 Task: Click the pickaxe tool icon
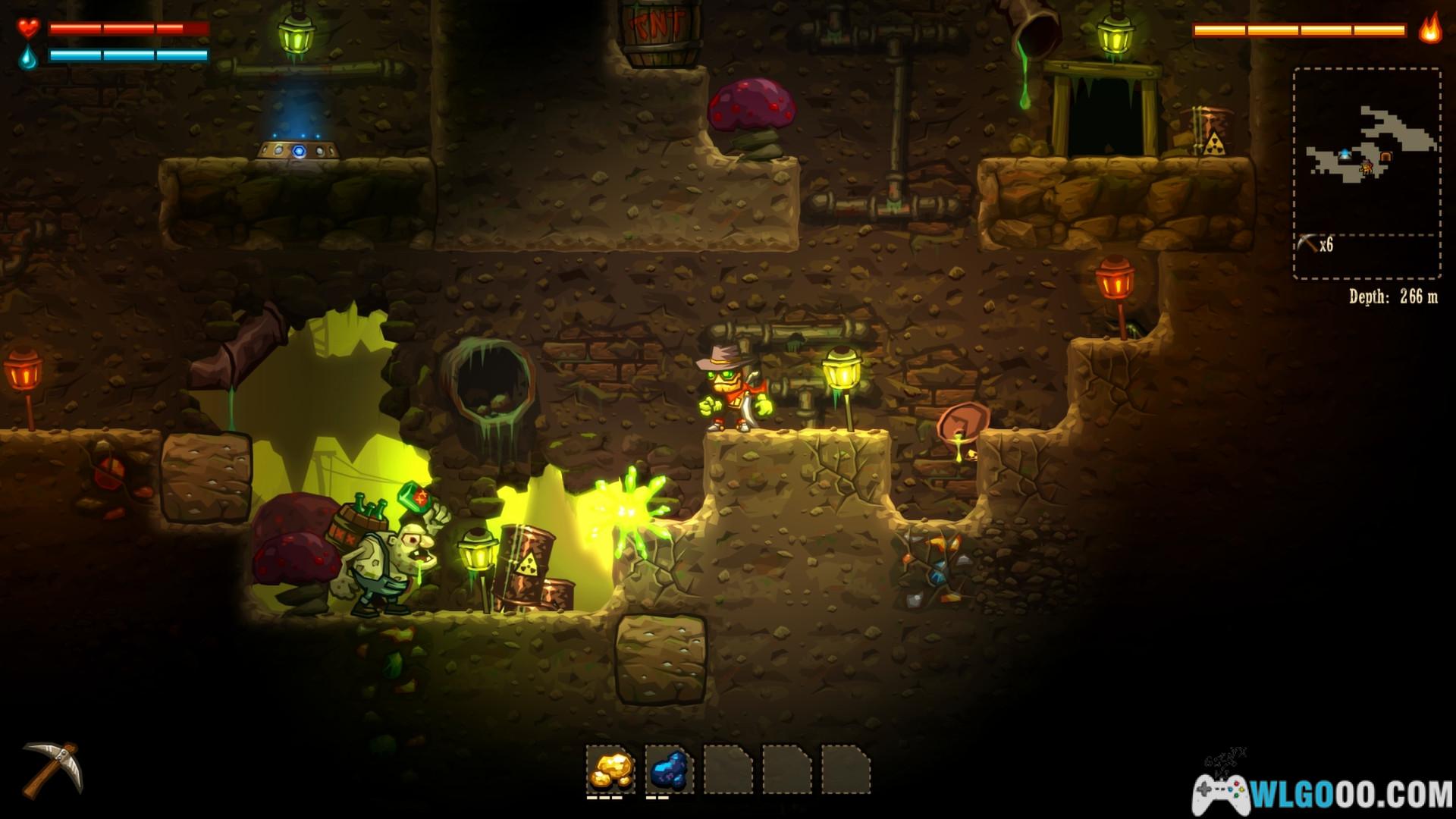pos(52,769)
